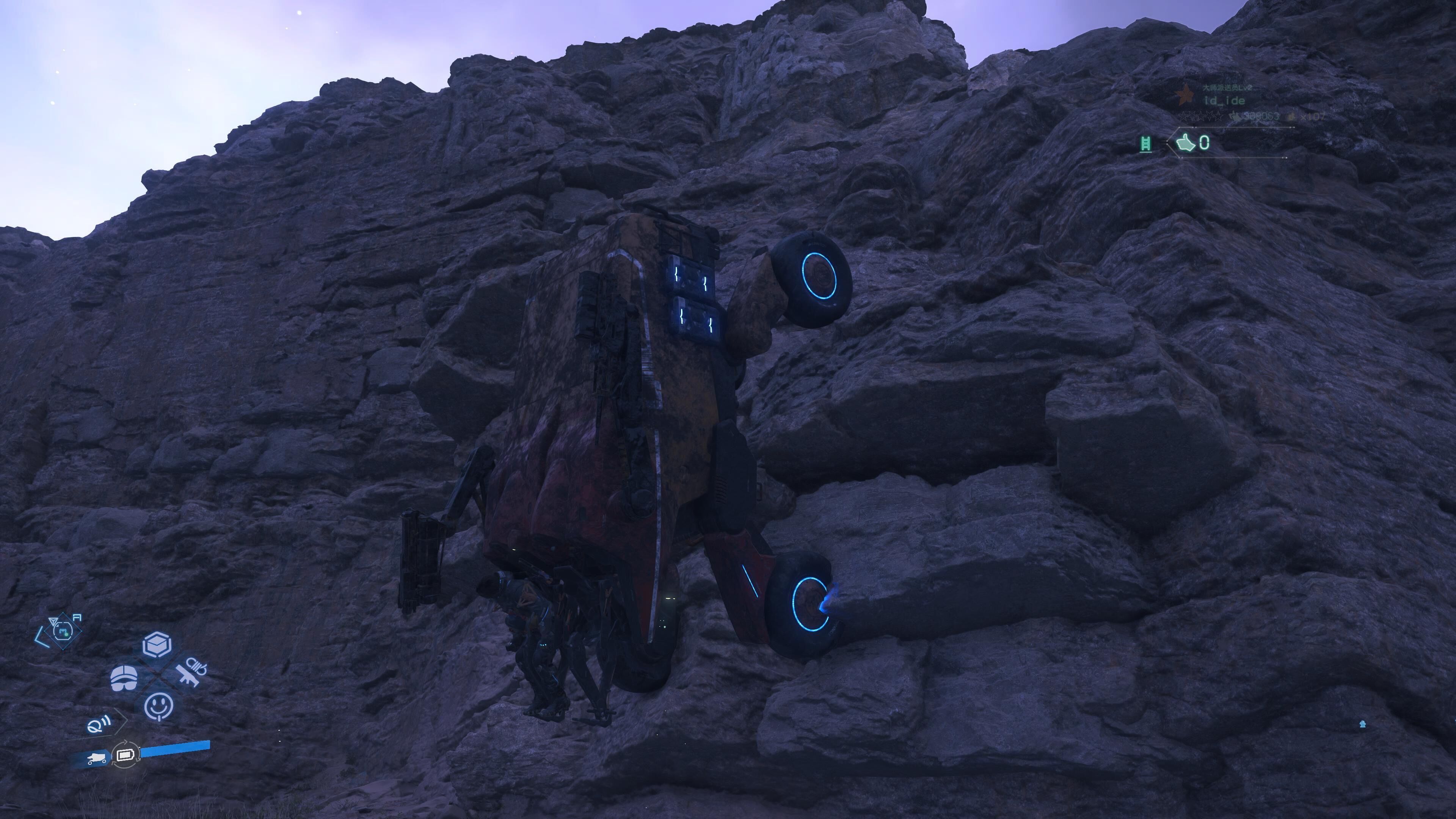This screenshot has height=819, width=1456.
Task: Select the cap and goggles equipment icon
Action: [x=124, y=678]
